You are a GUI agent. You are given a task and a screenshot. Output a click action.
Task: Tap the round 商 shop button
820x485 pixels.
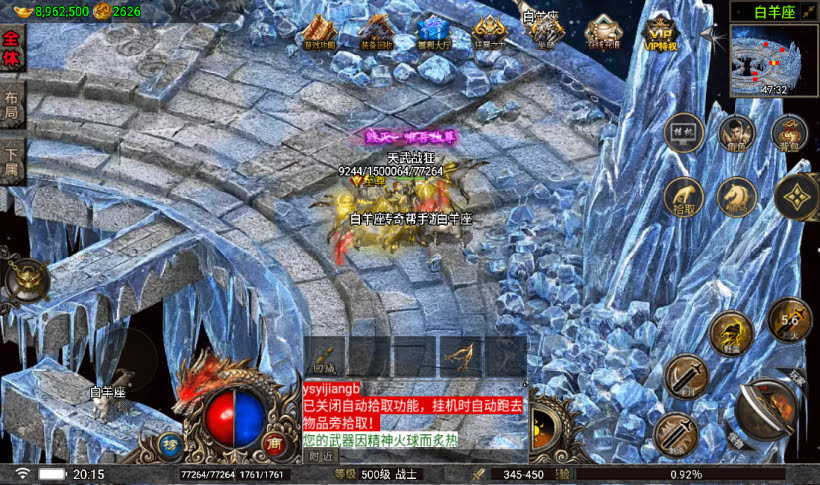(x=275, y=443)
